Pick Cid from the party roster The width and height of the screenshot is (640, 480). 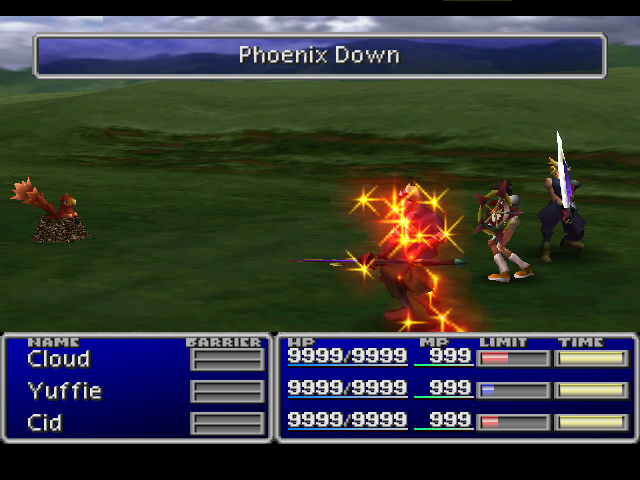point(45,423)
